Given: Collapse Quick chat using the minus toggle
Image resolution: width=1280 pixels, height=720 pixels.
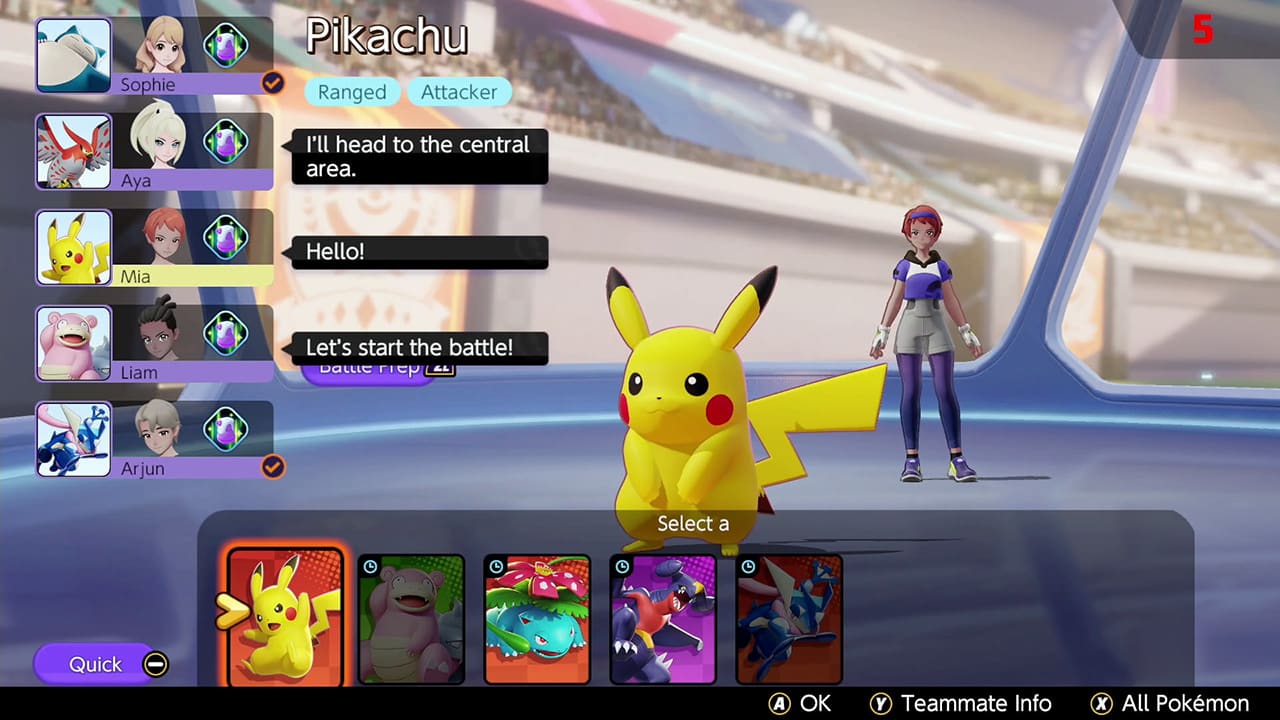Looking at the screenshot, I should 156,662.
